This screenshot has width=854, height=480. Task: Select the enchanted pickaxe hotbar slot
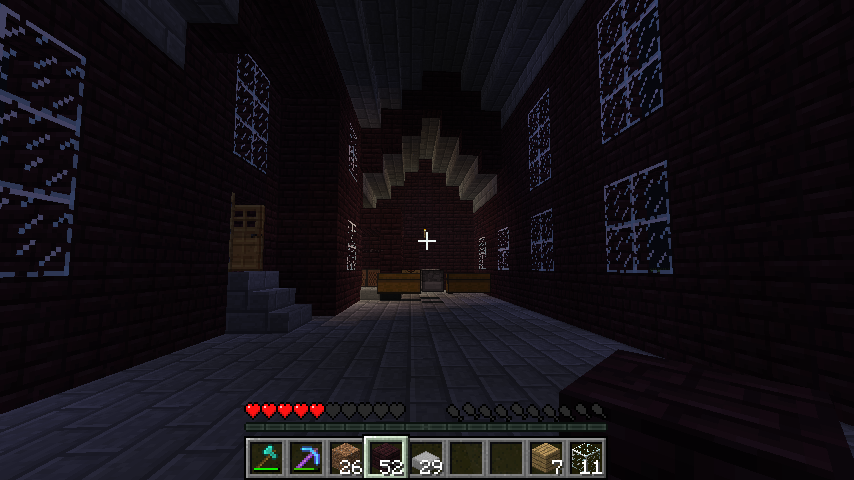306,458
